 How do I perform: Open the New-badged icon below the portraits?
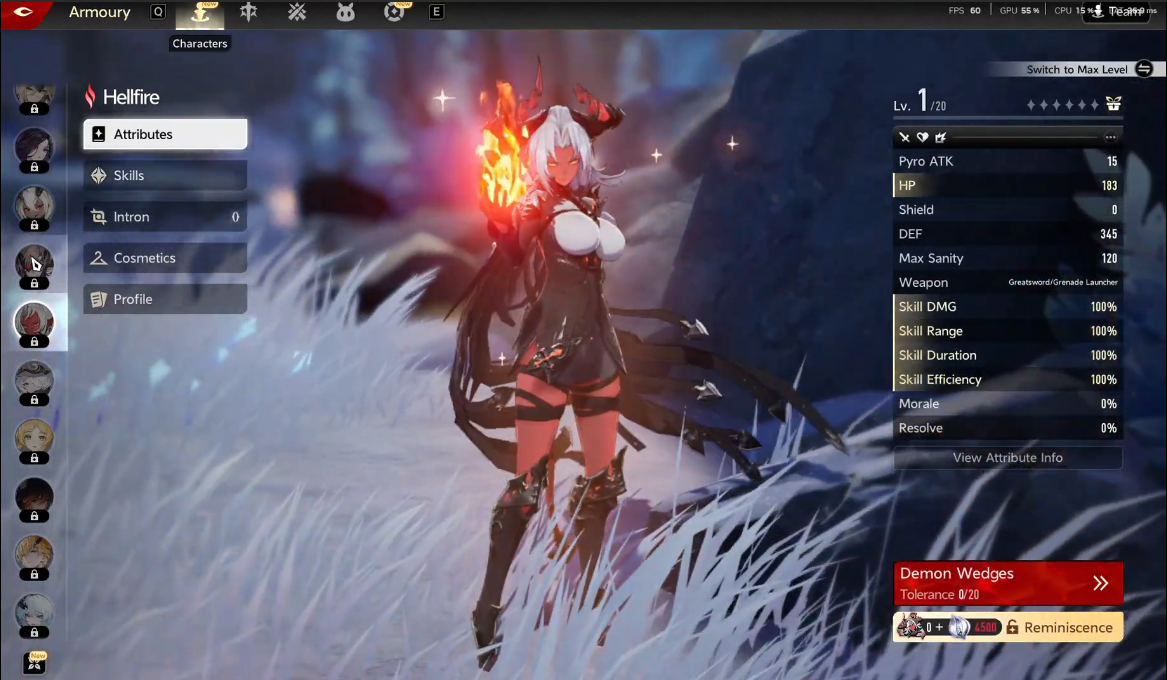tap(36, 662)
